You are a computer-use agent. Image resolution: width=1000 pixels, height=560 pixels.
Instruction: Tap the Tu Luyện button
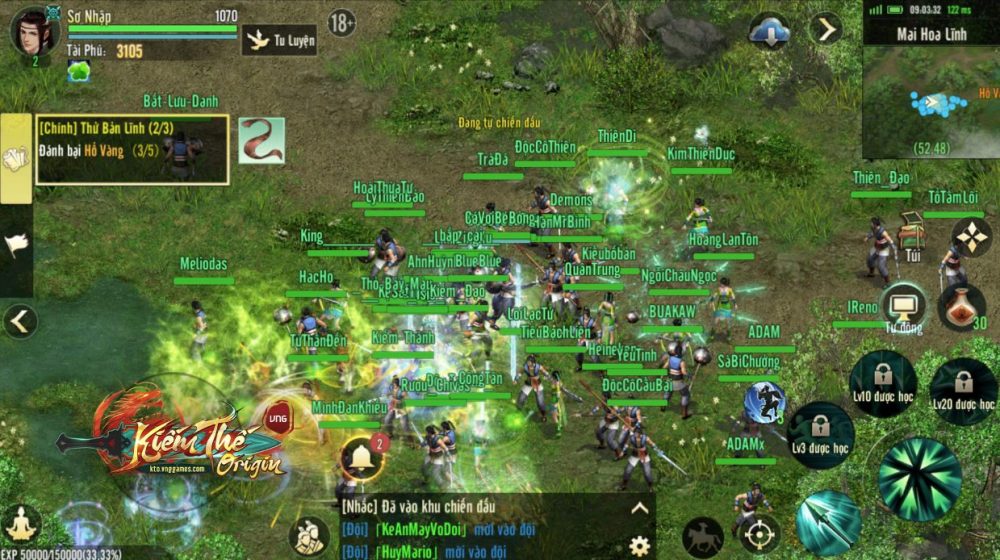pos(279,41)
